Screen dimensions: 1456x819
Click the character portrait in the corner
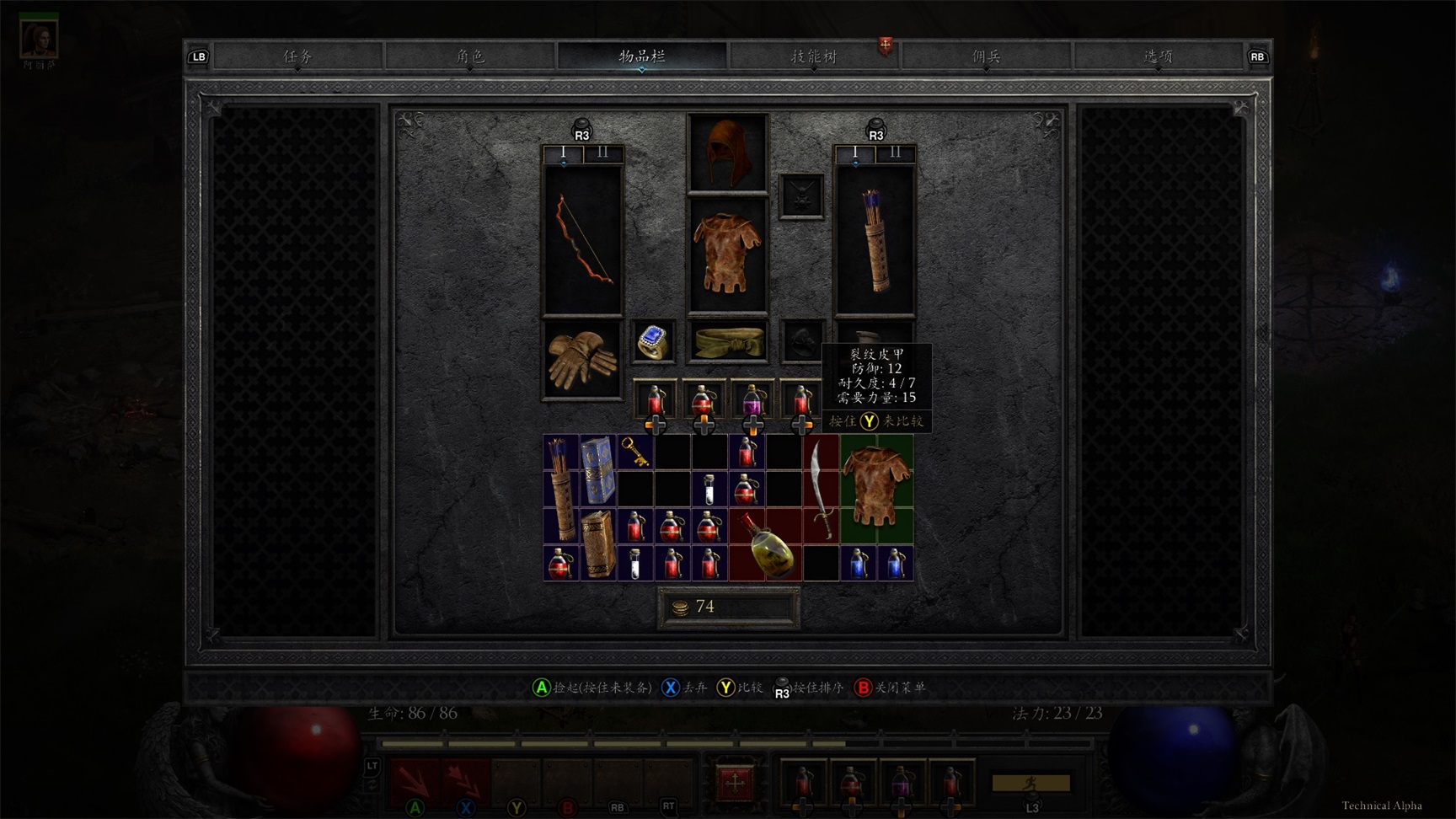click(39, 37)
